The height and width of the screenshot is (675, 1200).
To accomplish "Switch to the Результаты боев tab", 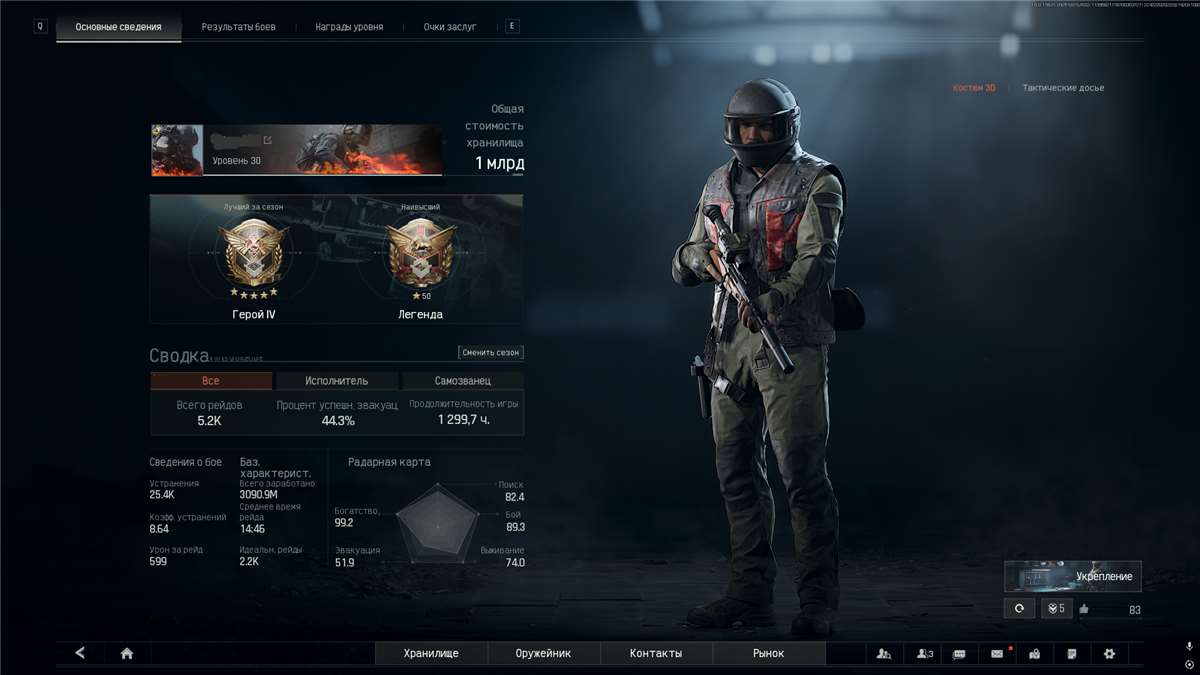I will pyautogui.click(x=238, y=27).
